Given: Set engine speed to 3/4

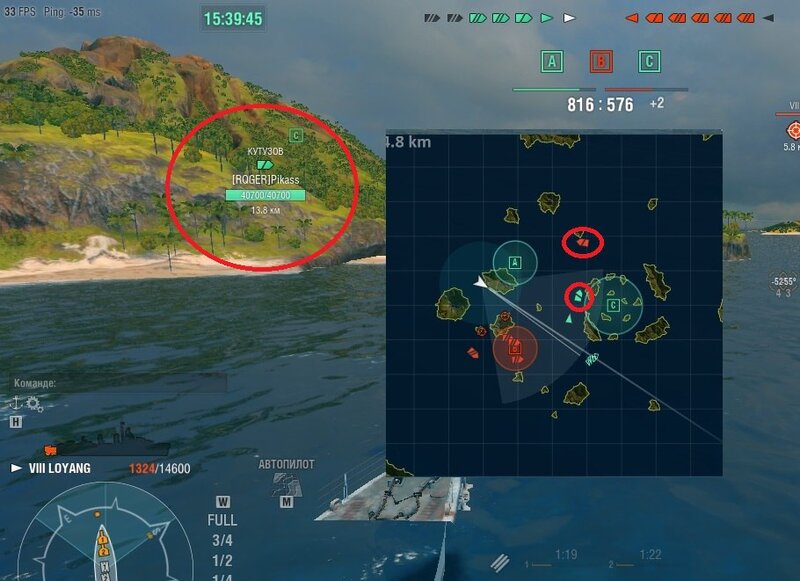Looking at the screenshot, I should 222,540.
